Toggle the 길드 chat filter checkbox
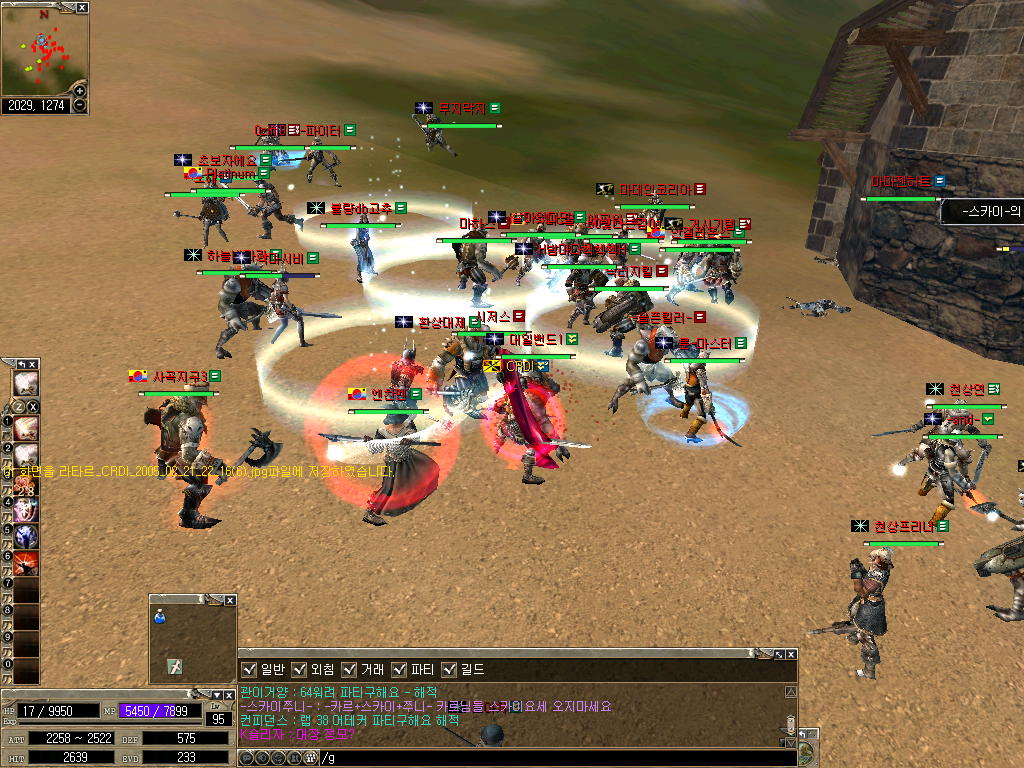 tap(448, 669)
